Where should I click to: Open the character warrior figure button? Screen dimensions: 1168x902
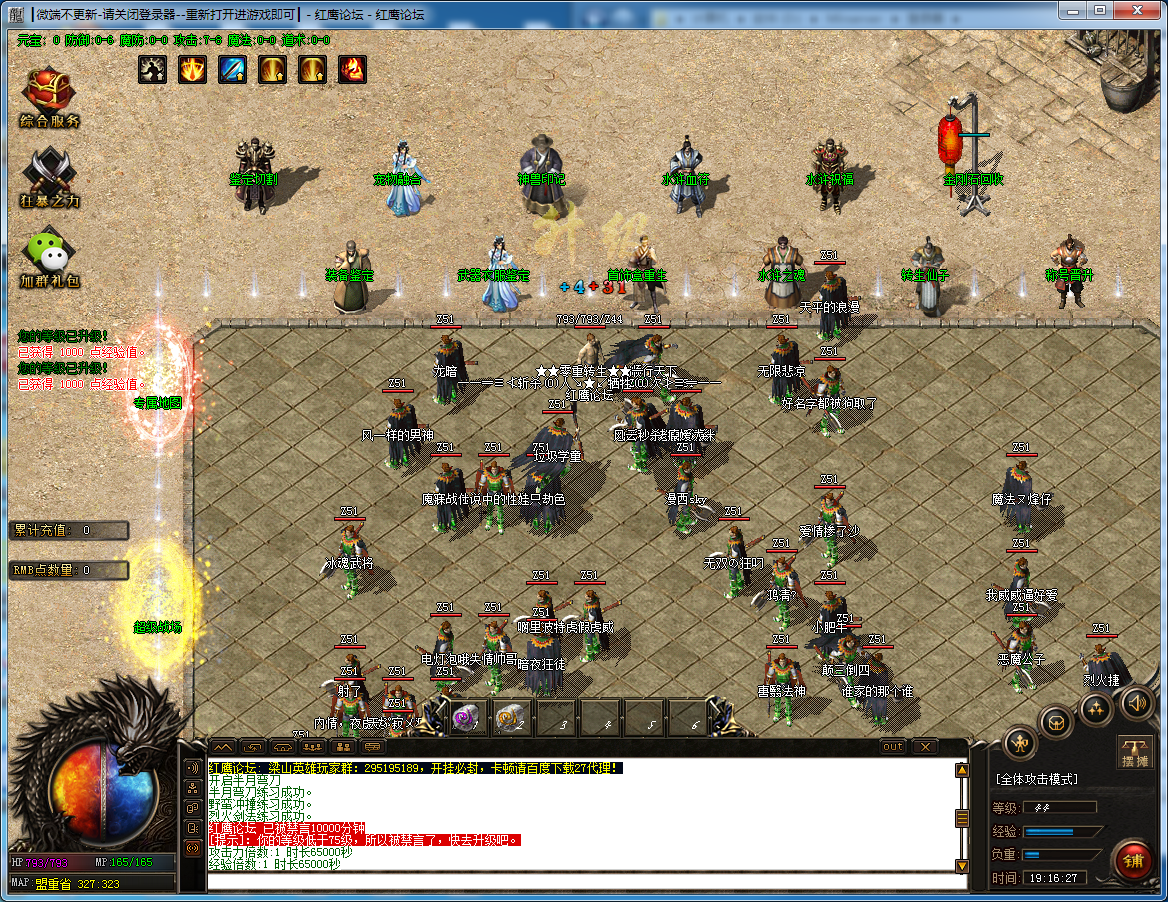(1020, 742)
